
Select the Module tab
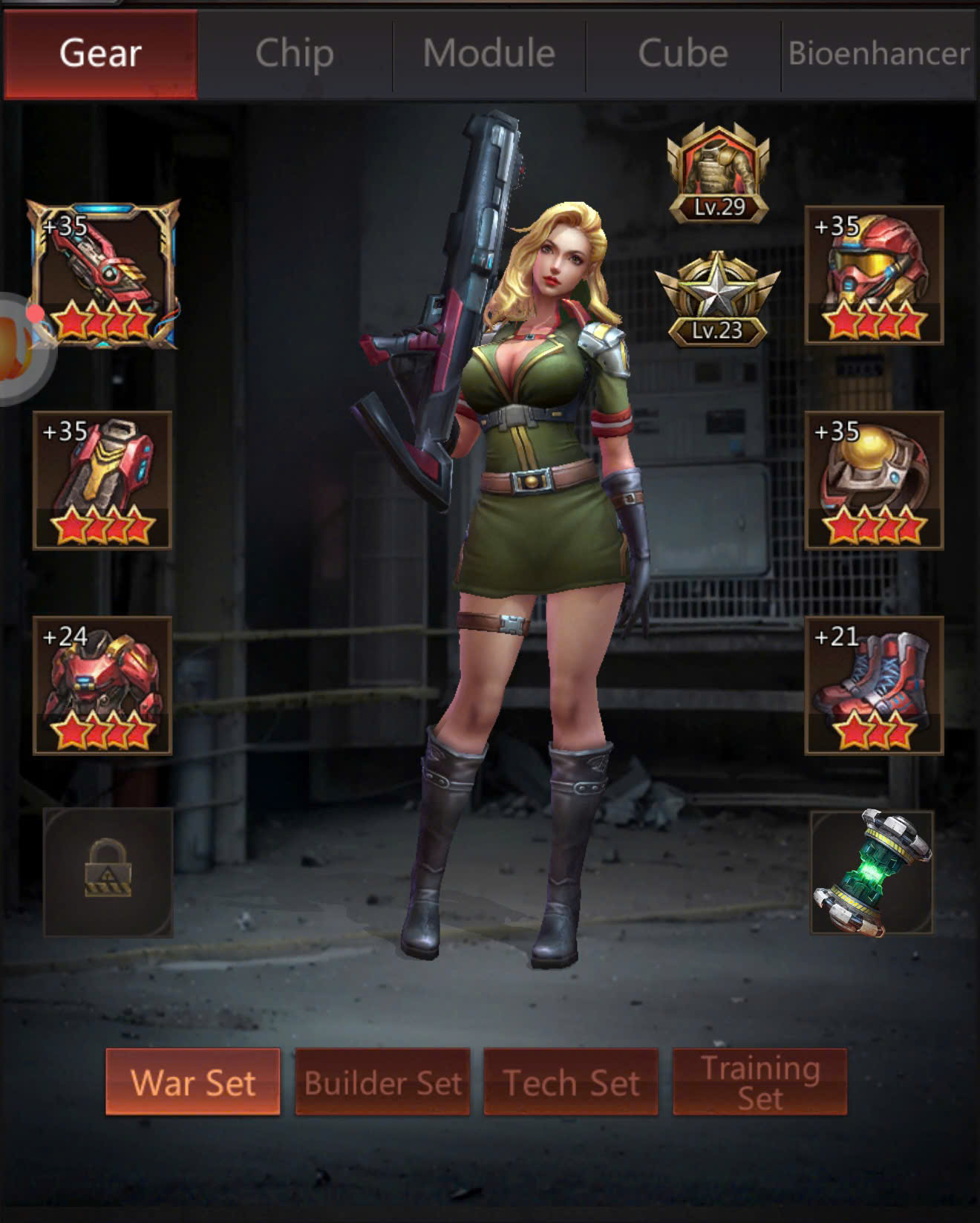(489, 53)
